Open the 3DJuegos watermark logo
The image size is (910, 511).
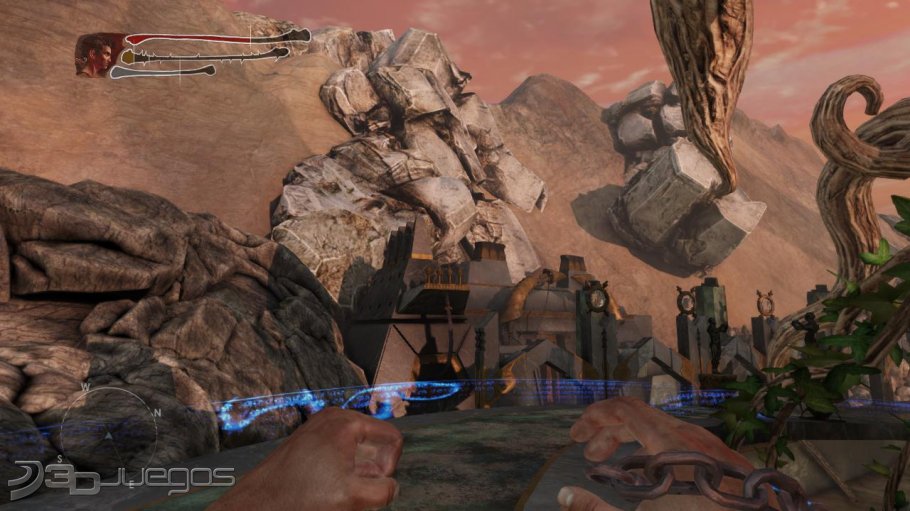pyautogui.click(x=120, y=480)
